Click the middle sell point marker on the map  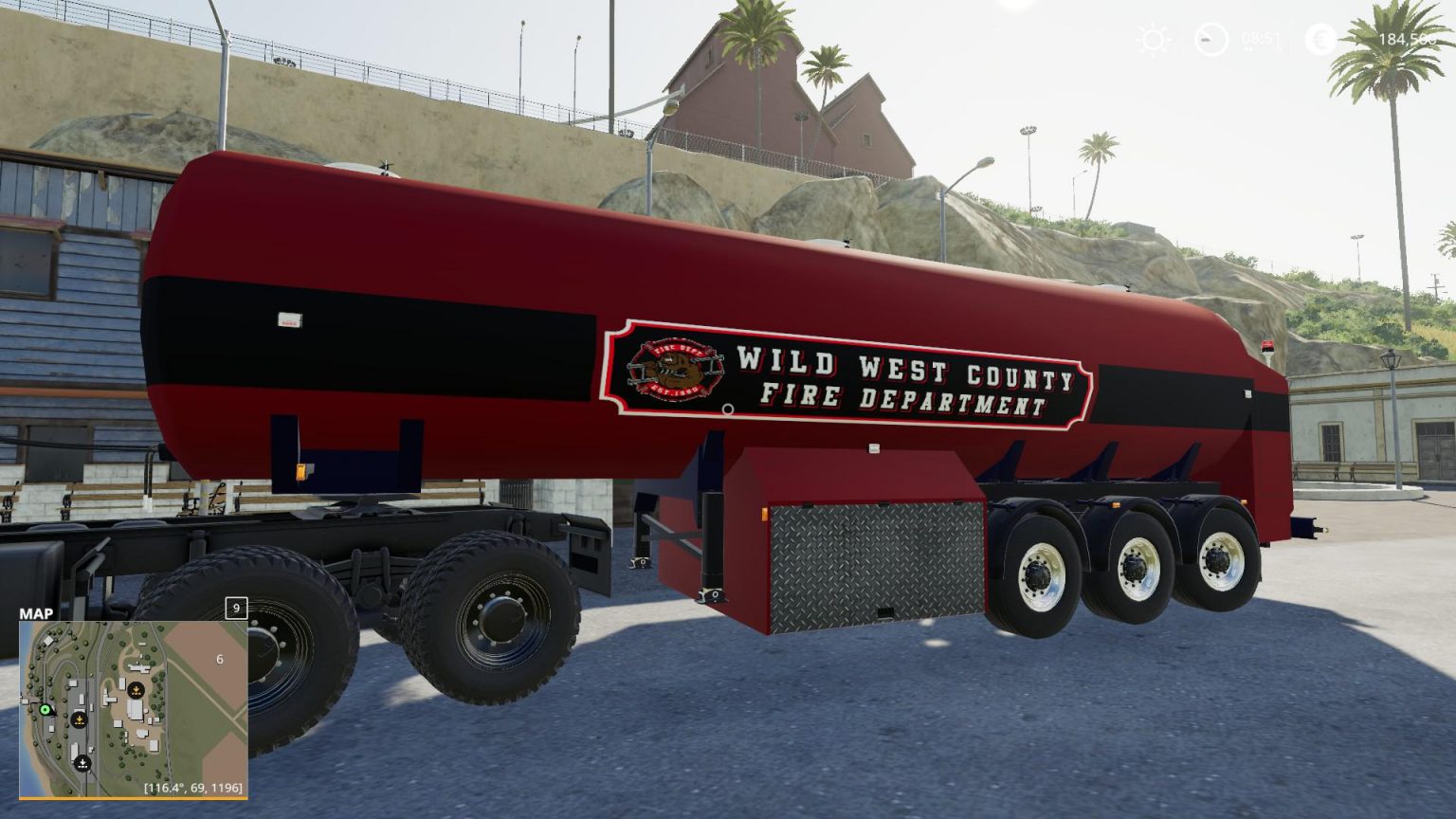79,720
